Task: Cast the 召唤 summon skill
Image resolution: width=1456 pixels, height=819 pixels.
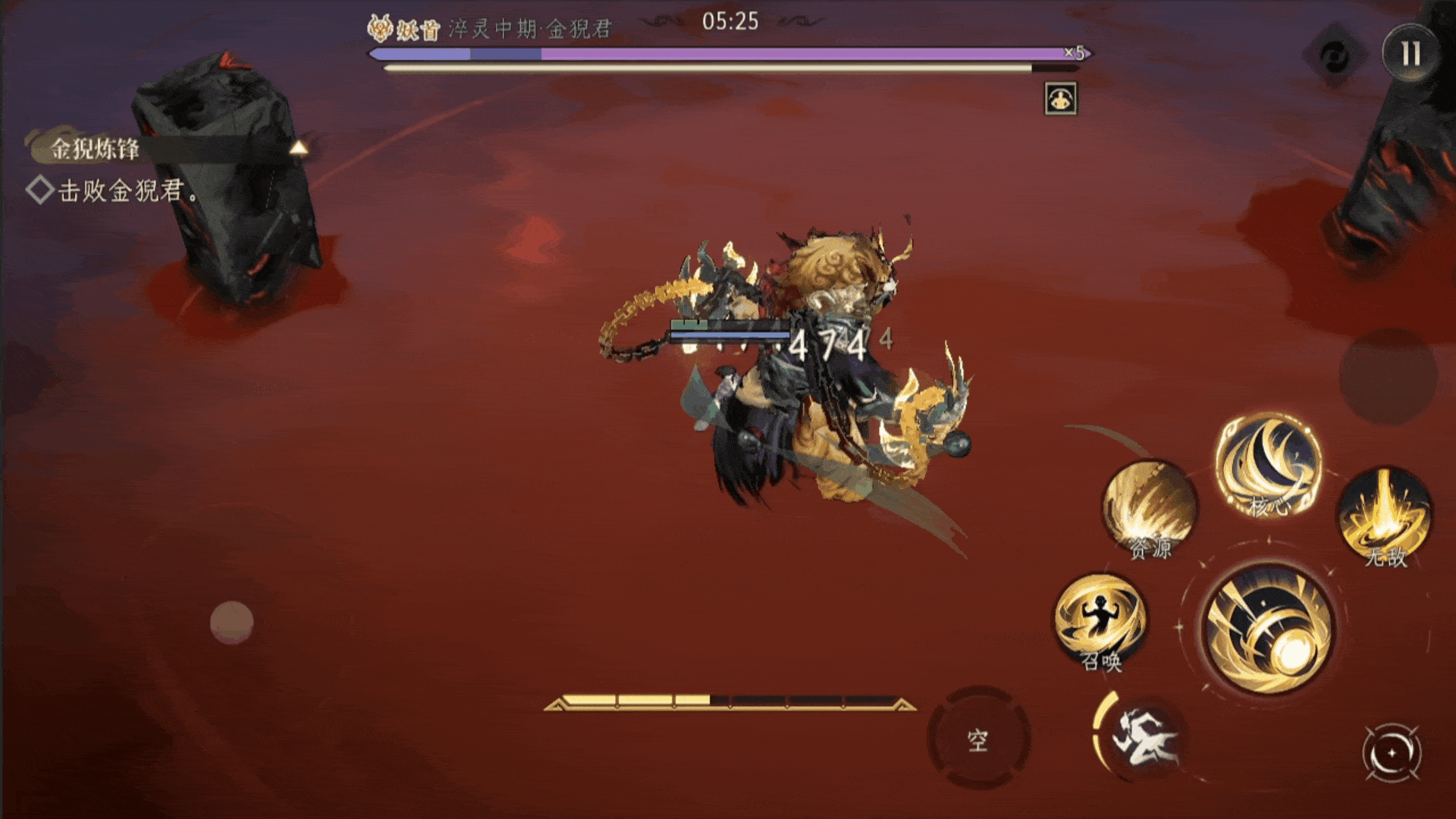Action: point(1100,622)
